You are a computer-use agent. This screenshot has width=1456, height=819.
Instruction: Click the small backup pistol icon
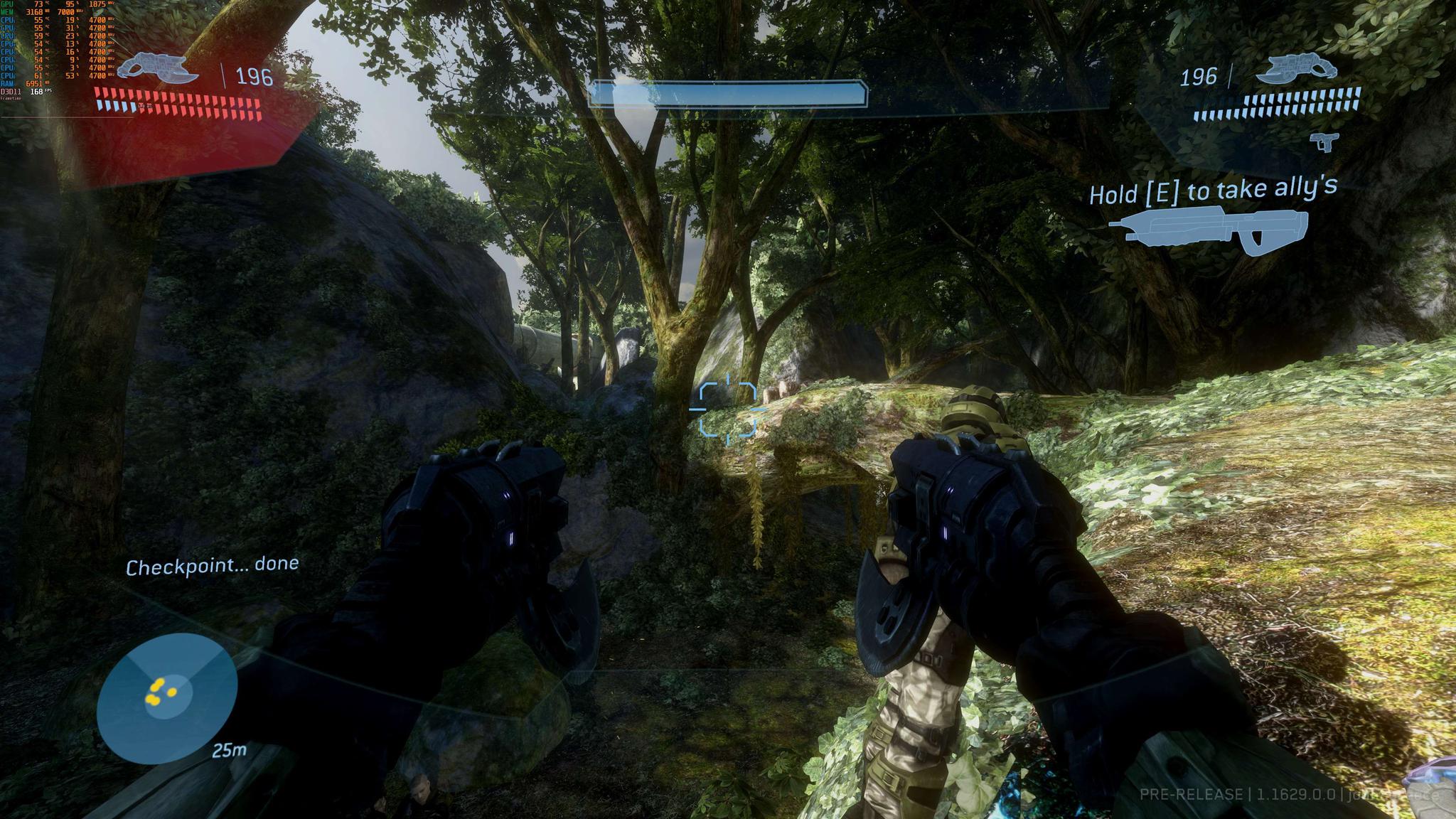(x=1322, y=141)
